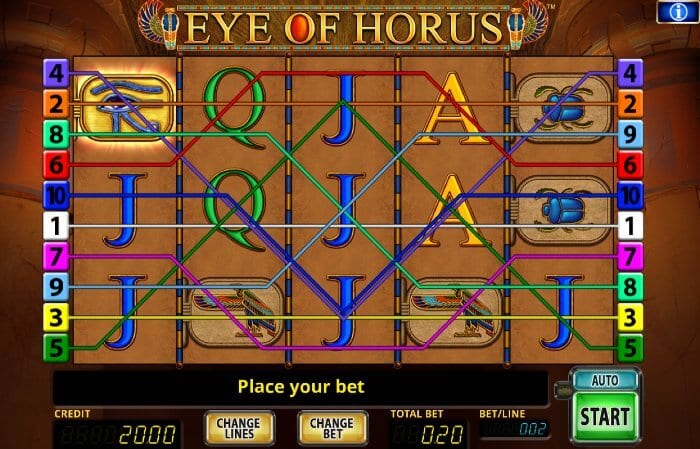The height and width of the screenshot is (449, 700).
Task: Click the CHANGE LINES button
Action: tap(239, 428)
